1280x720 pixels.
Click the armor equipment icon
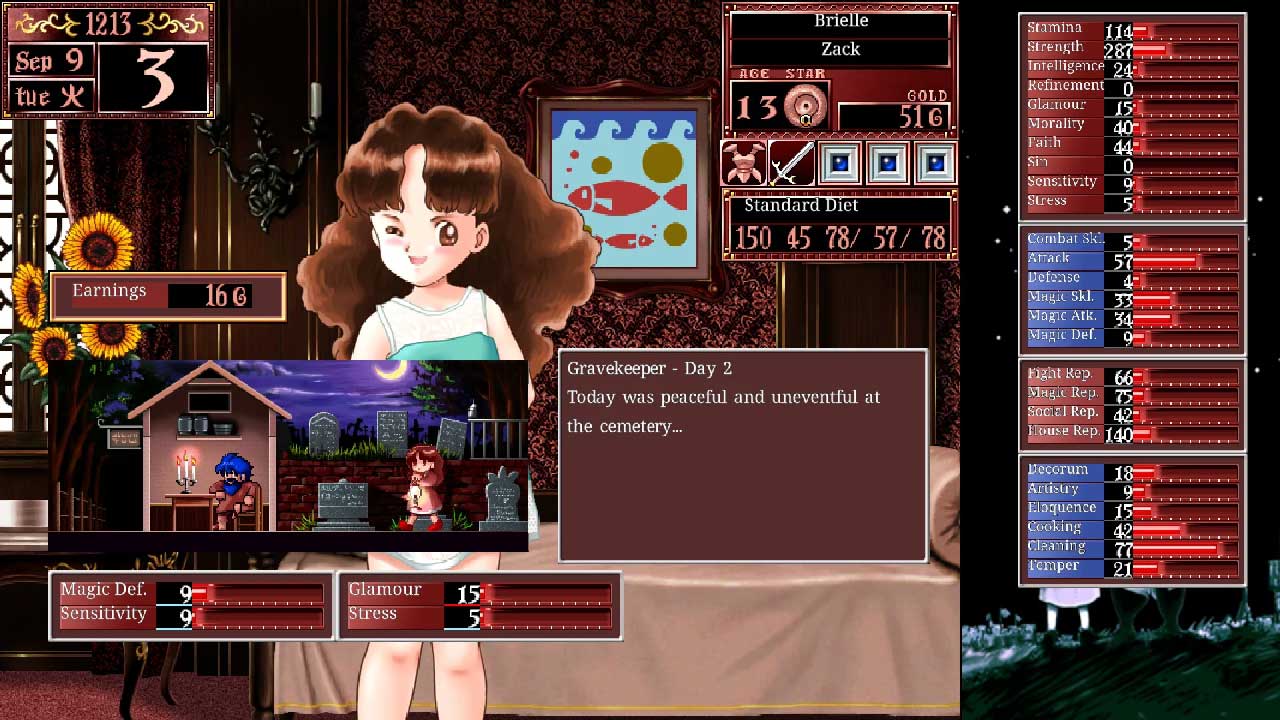click(x=743, y=163)
